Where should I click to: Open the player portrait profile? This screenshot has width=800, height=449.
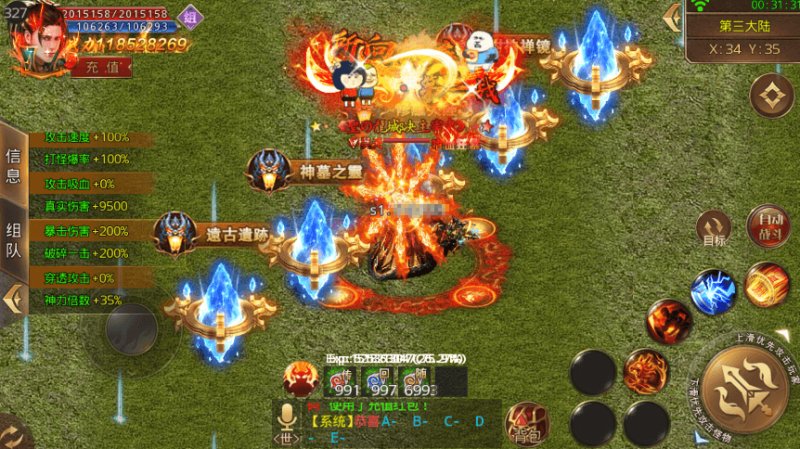[x=36, y=40]
